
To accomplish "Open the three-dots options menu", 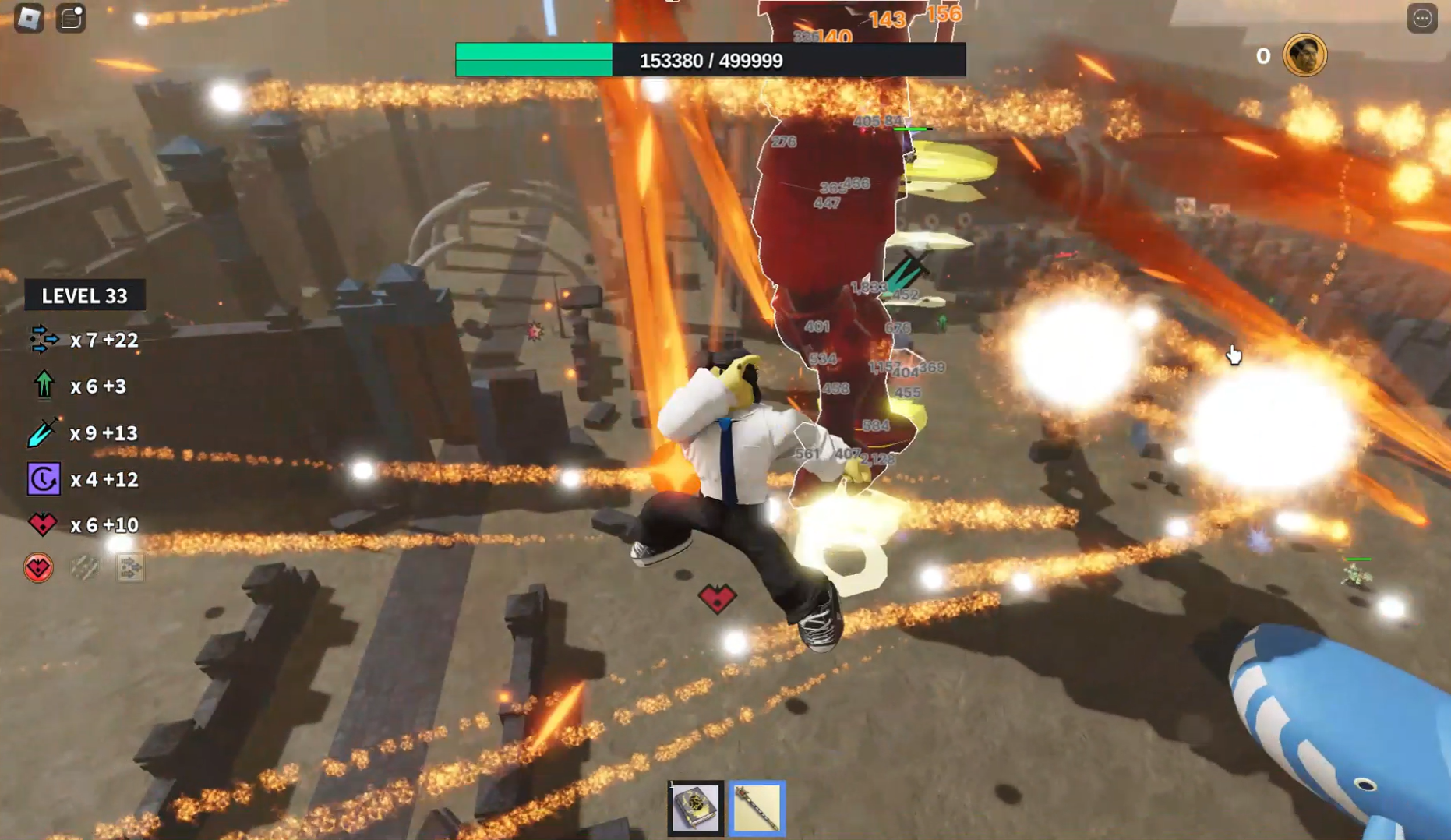I will click(x=1422, y=18).
